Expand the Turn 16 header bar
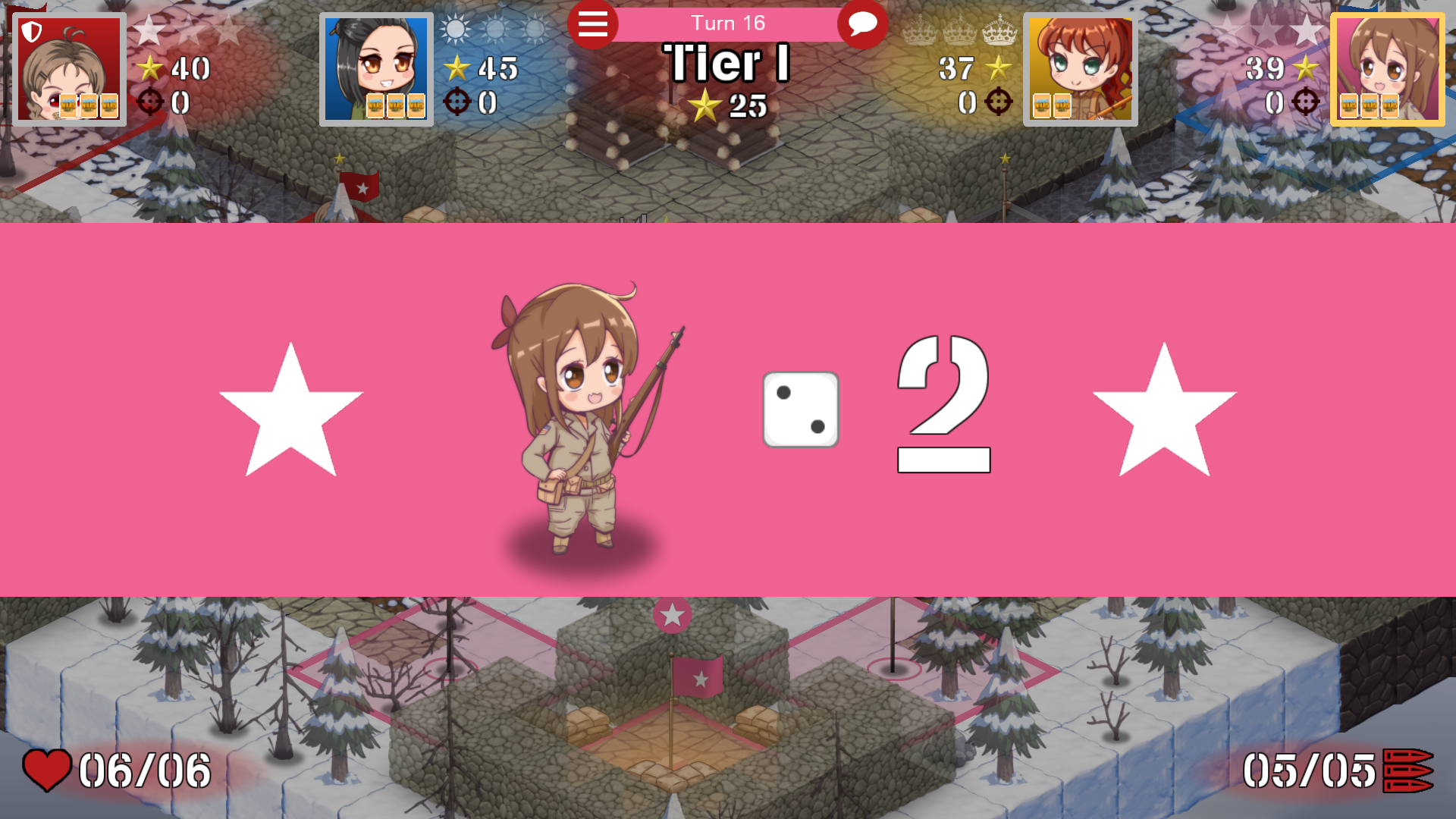1456x819 pixels. point(728,23)
